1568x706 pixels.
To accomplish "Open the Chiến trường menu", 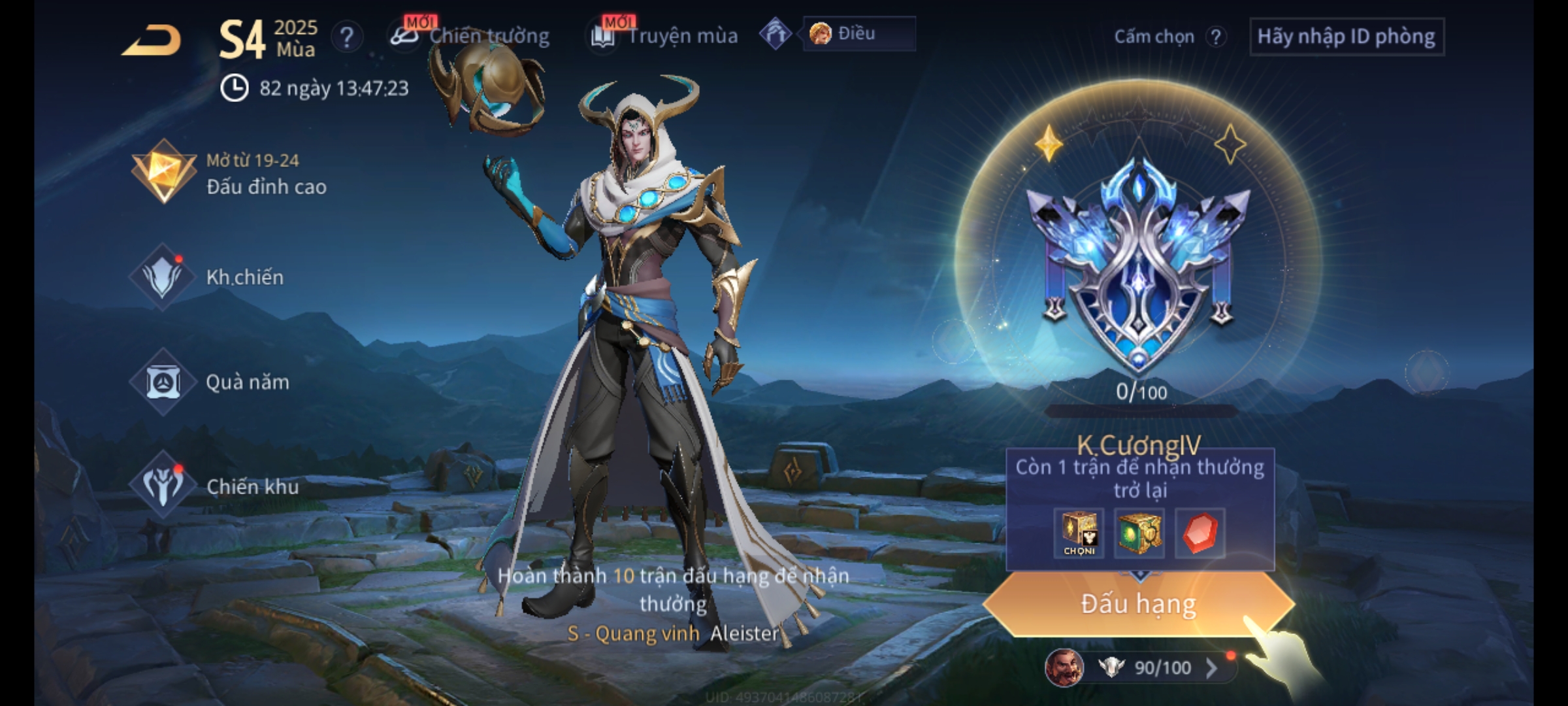I will click(x=470, y=36).
